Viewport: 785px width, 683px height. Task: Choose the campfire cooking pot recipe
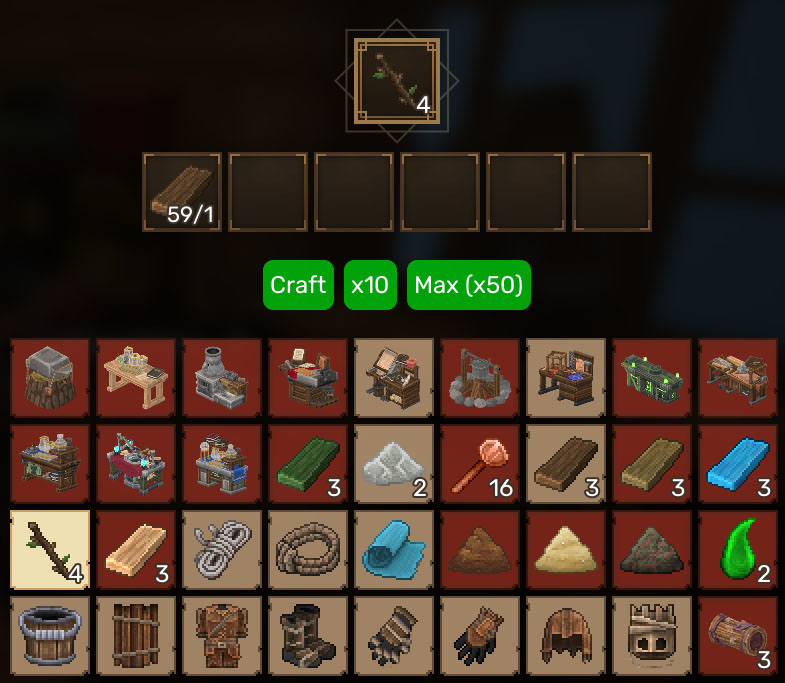click(480, 378)
